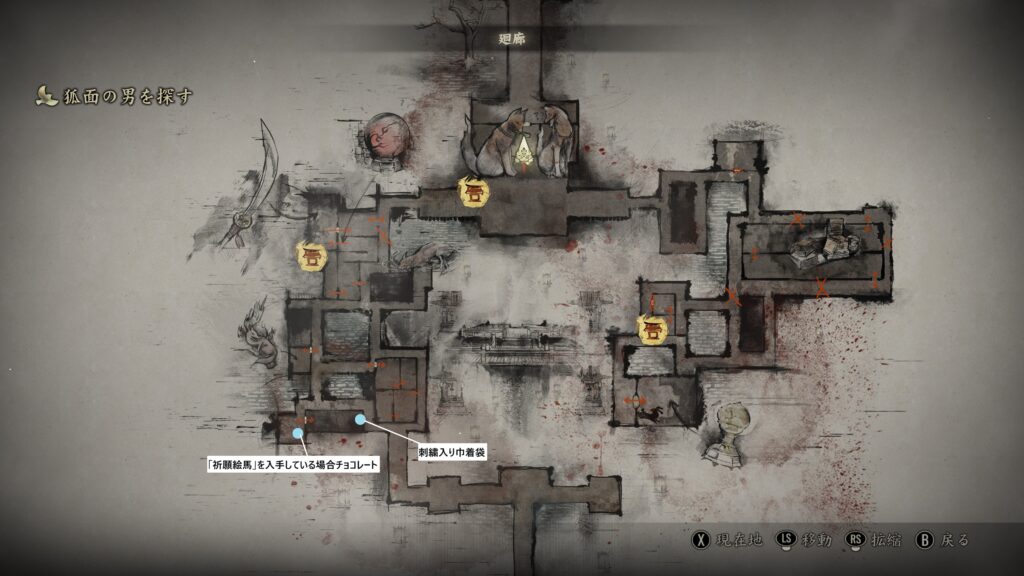Select the shrine marker beside the fox statues
This screenshot has width=1024, height=576.
[472, 191]
